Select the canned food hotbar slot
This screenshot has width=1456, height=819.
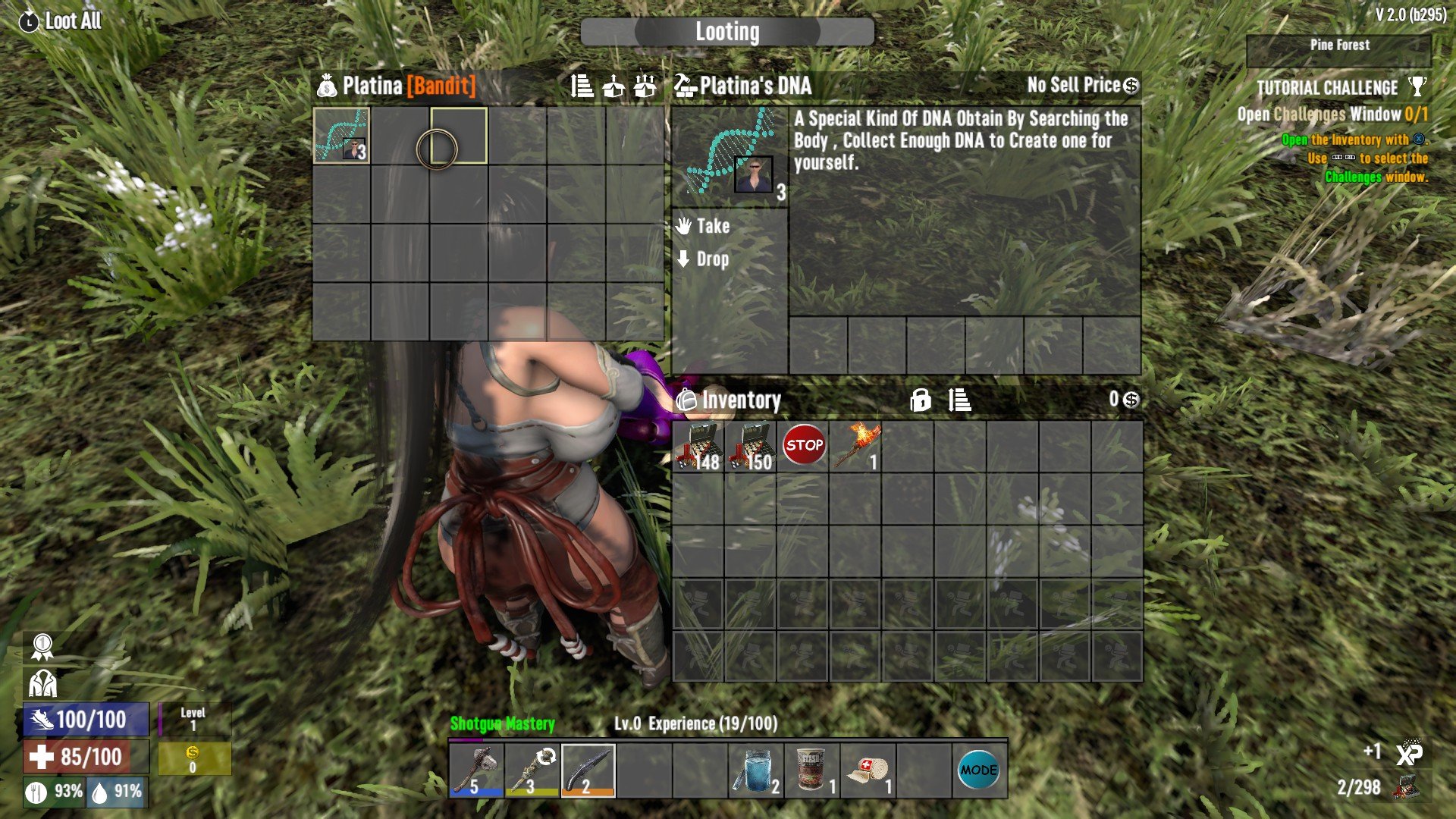[x=812, y=770]
